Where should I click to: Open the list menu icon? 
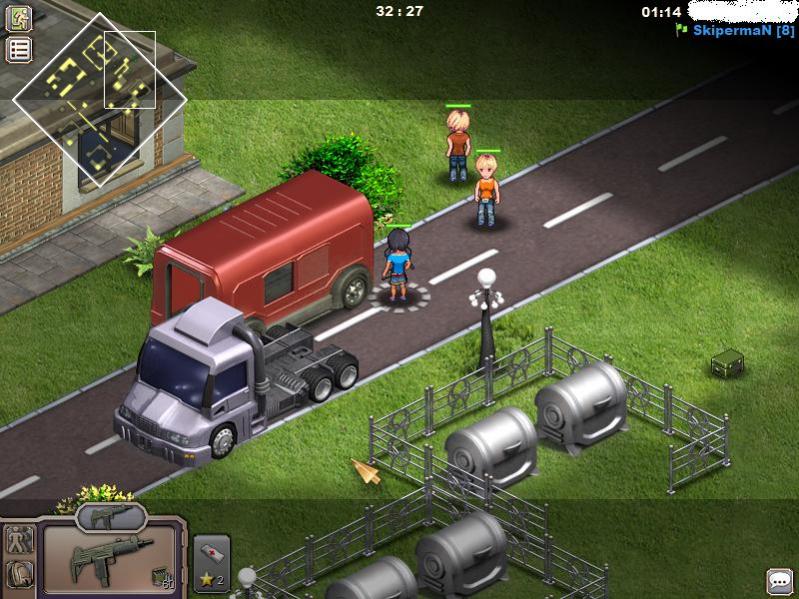[x=20, y=50]
